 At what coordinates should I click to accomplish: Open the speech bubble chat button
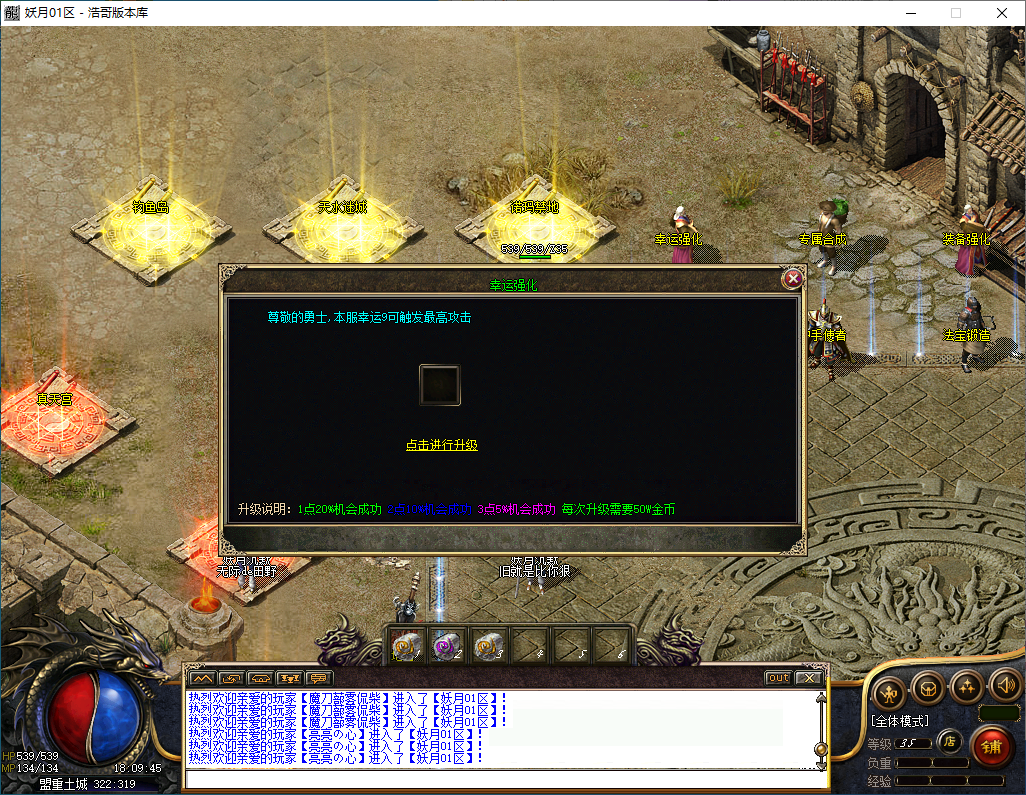(x=319, y=678)
